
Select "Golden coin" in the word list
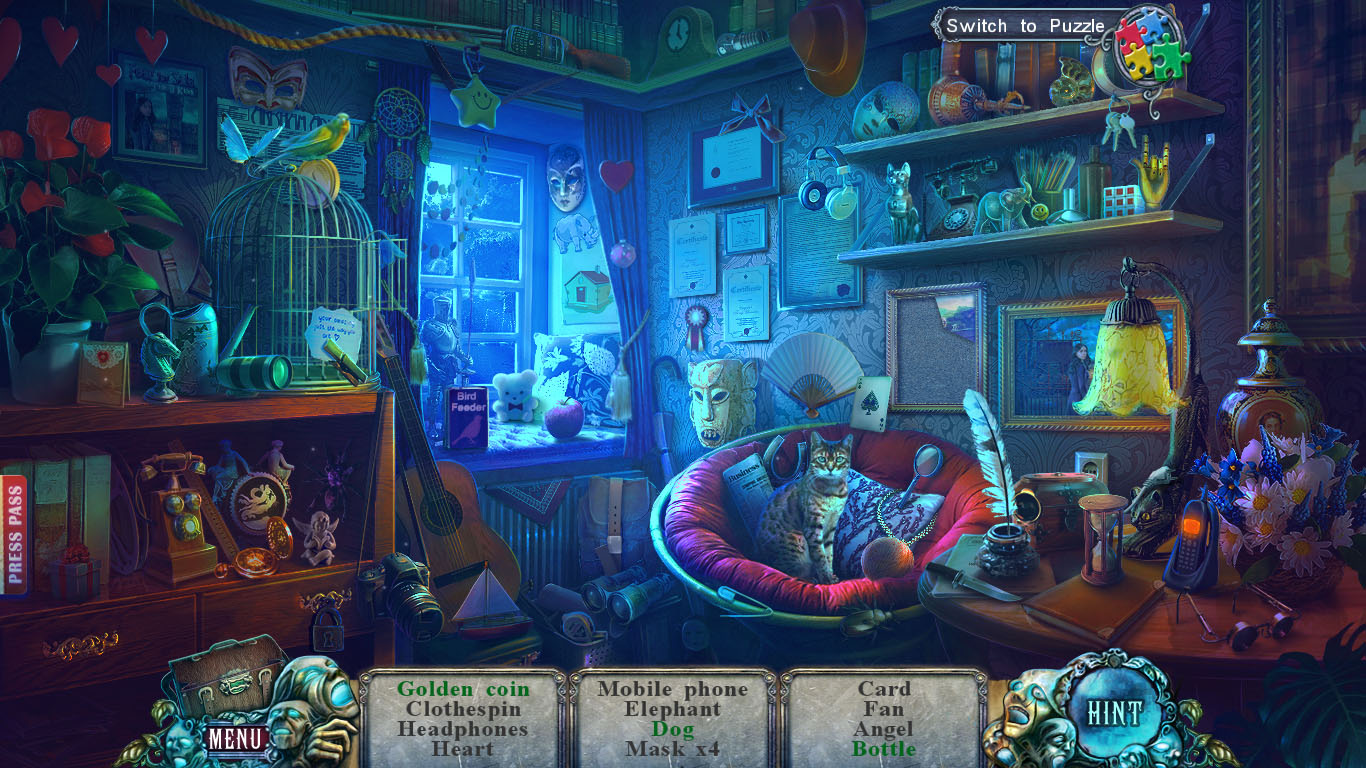462,689
